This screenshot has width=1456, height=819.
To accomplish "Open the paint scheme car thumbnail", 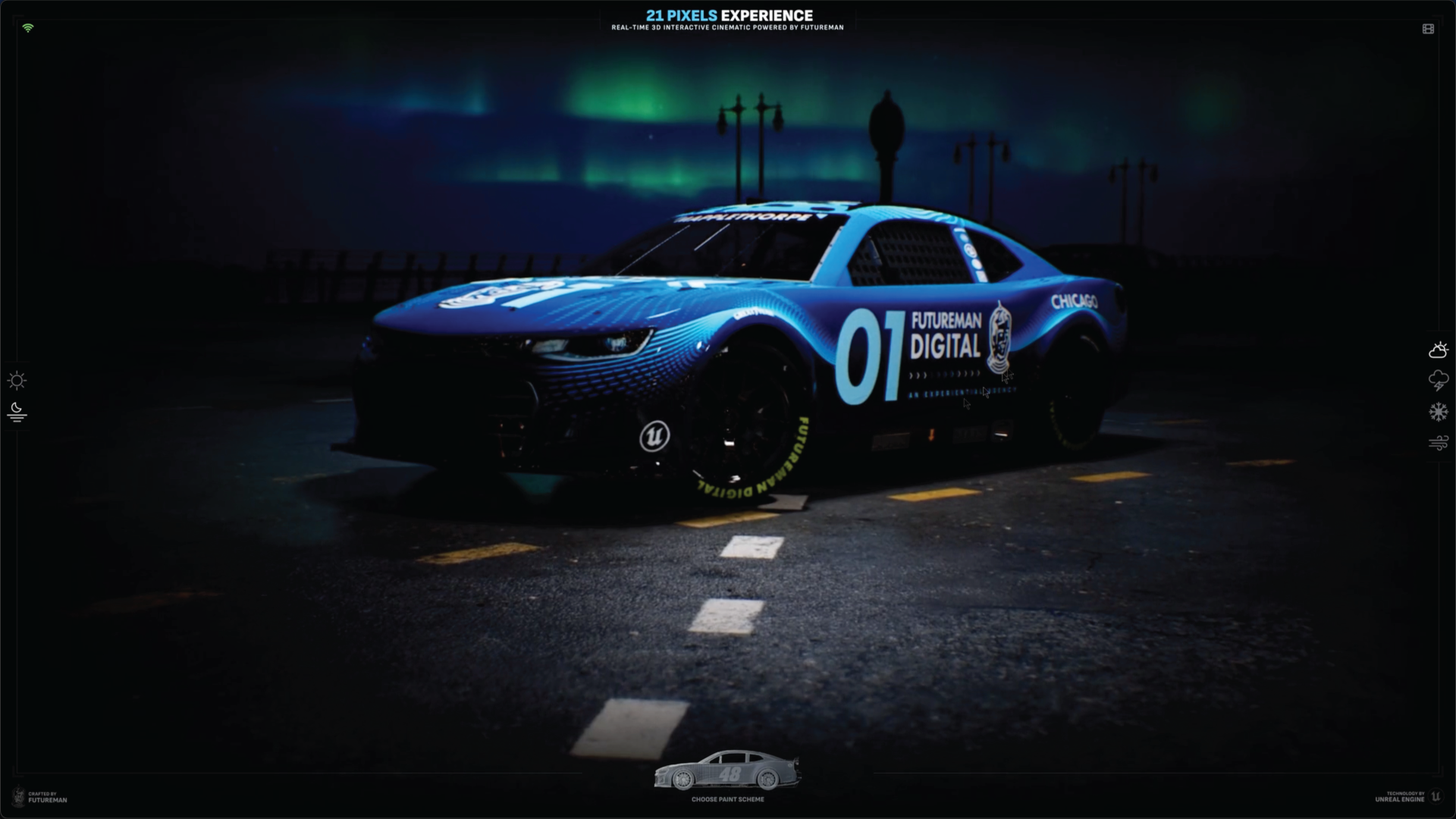I will tap(727, 770).
